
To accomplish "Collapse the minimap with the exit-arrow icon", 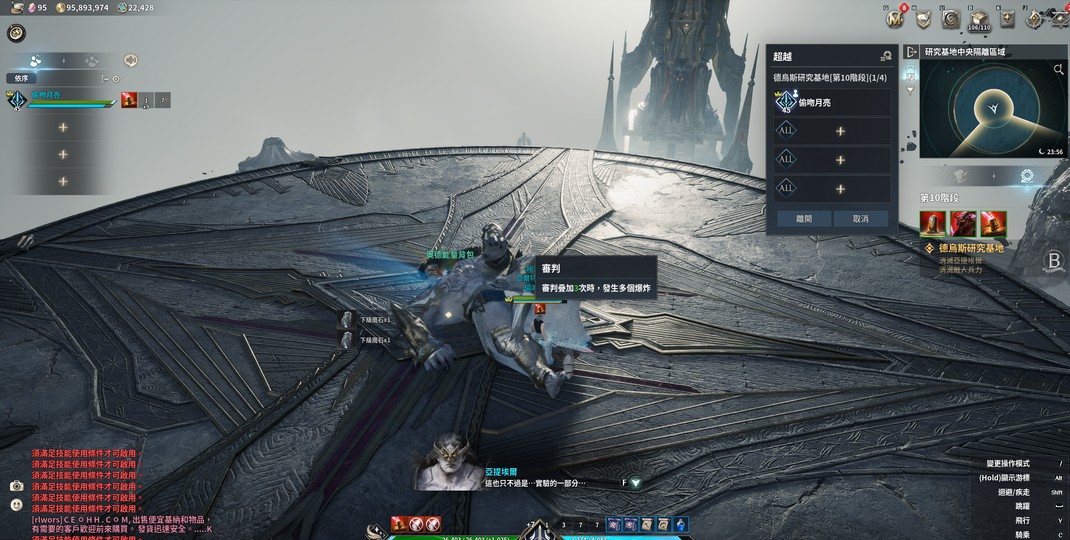I will point(911,52).
